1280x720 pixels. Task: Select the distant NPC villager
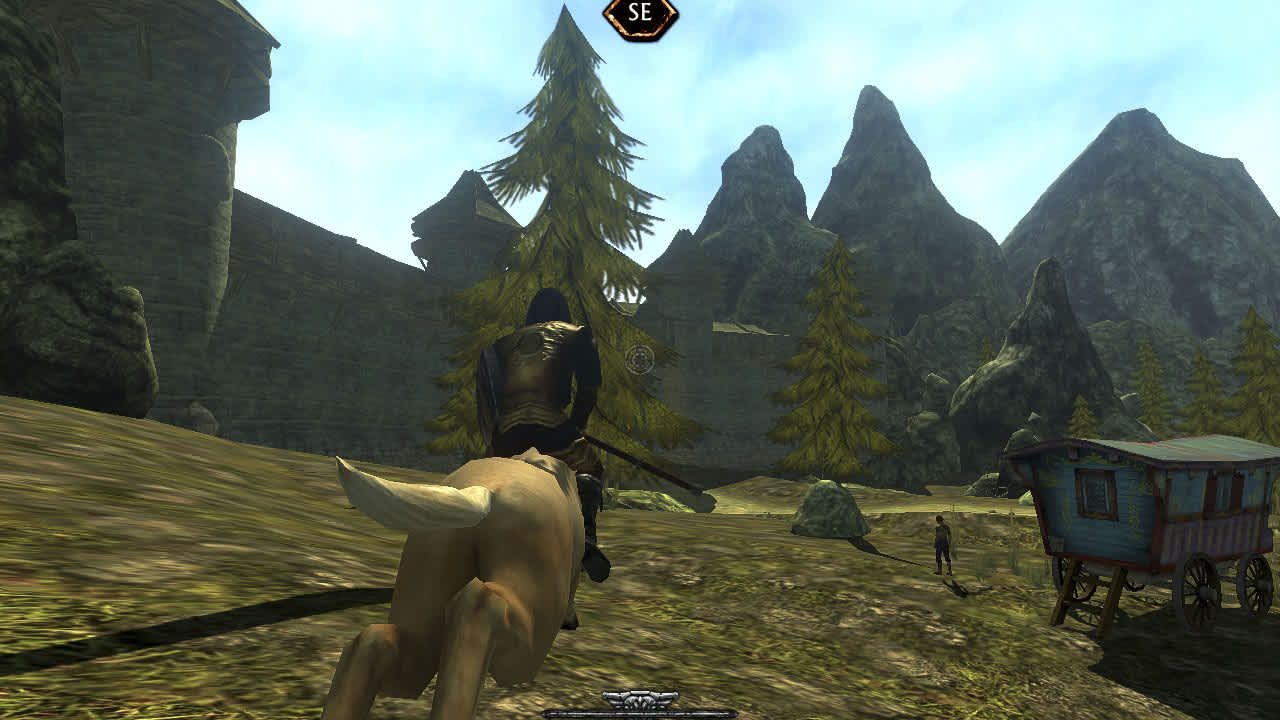click(x=943, y=540)
